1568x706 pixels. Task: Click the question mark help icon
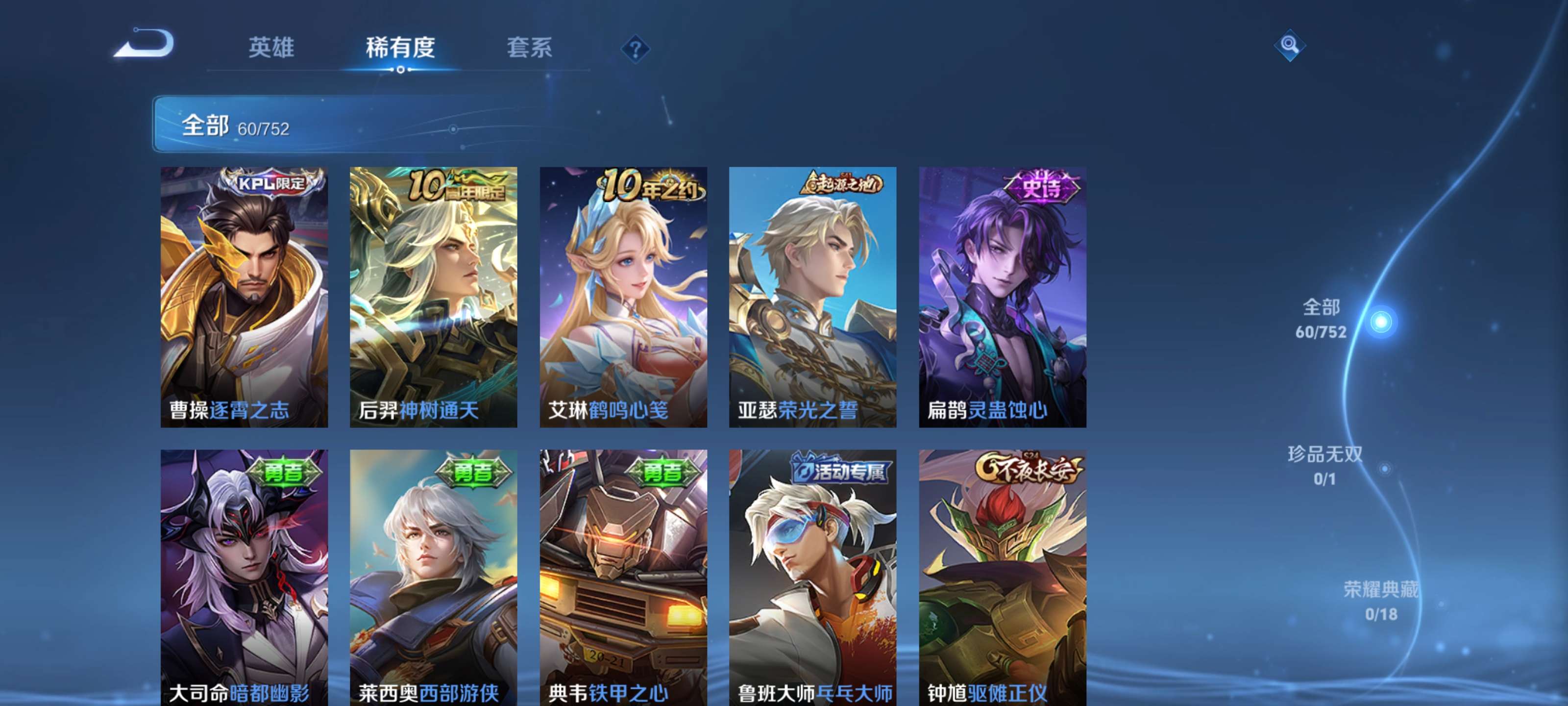point(636,50)
